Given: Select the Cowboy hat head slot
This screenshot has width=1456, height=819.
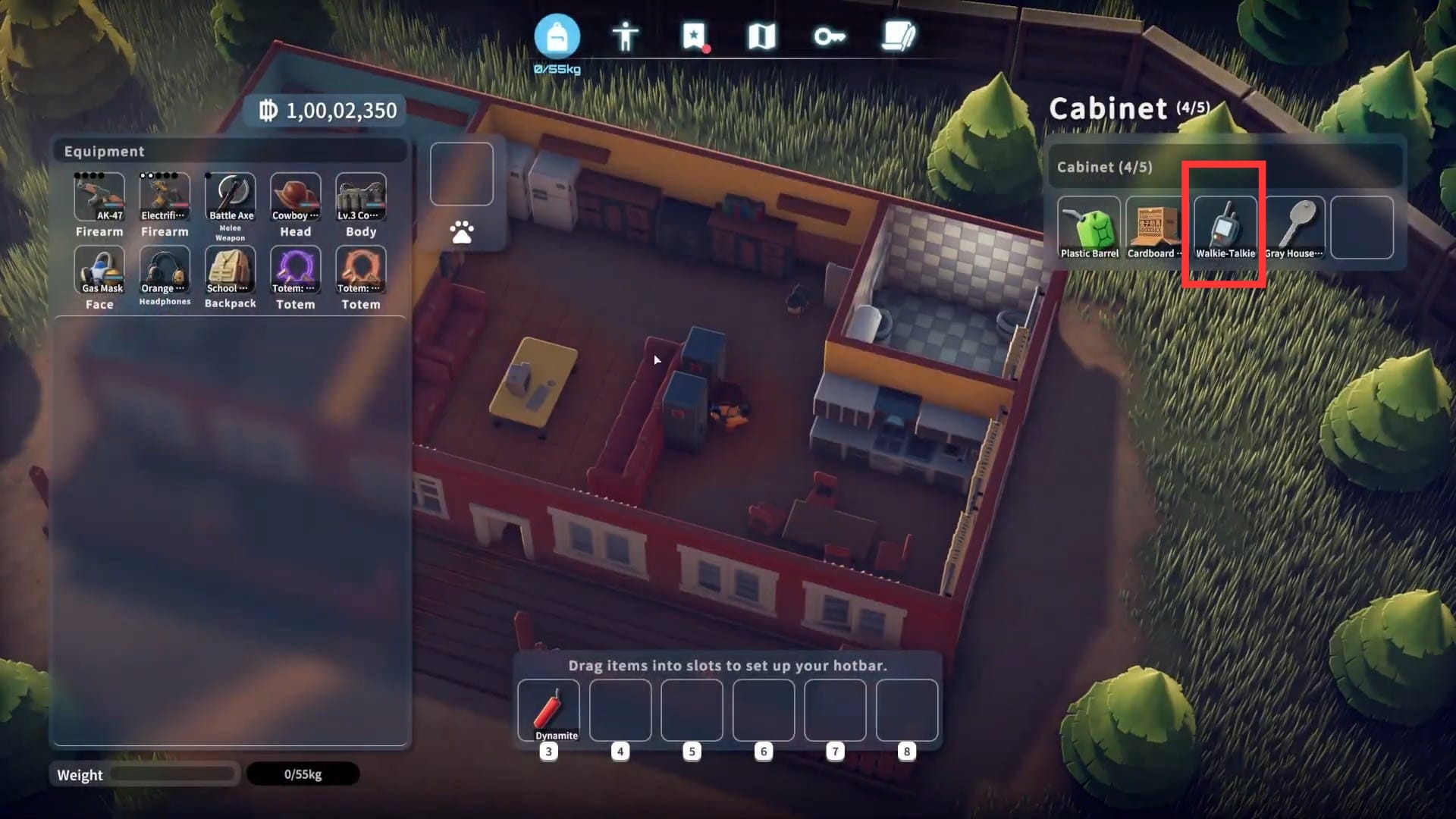Looking at the screenshot, I should coord(296,196).
